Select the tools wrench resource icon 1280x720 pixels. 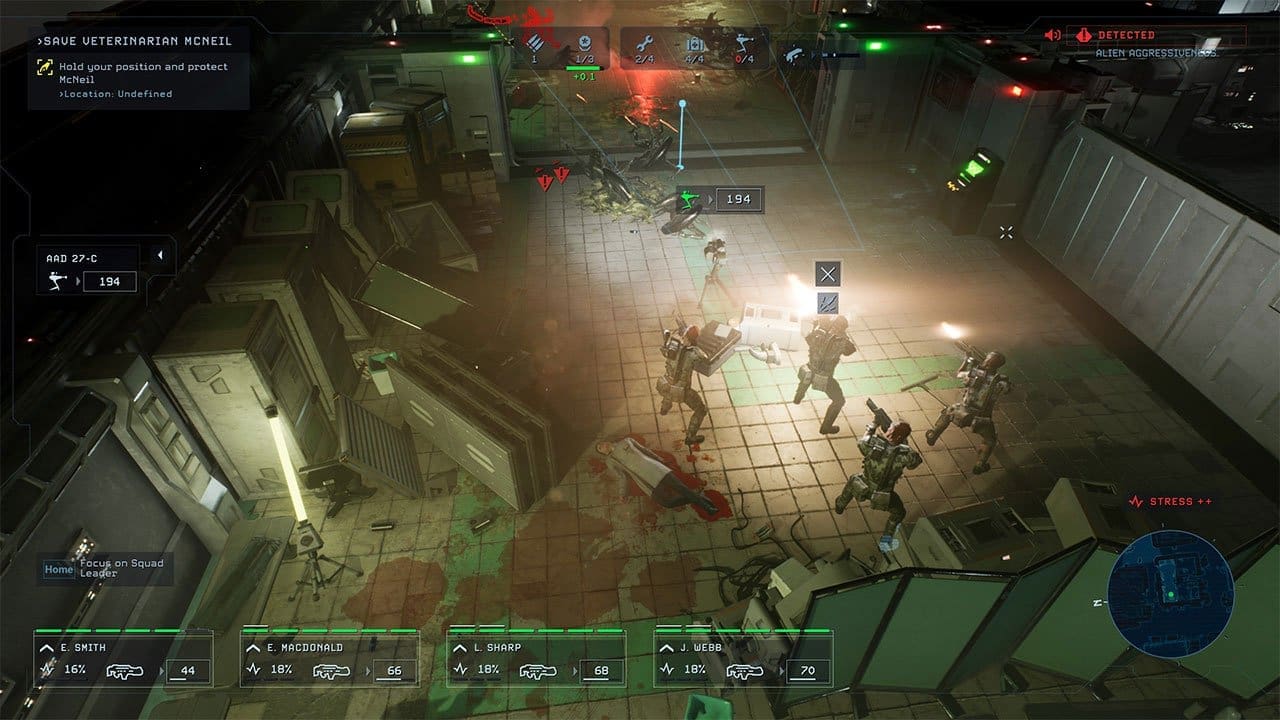coord(643,45)
